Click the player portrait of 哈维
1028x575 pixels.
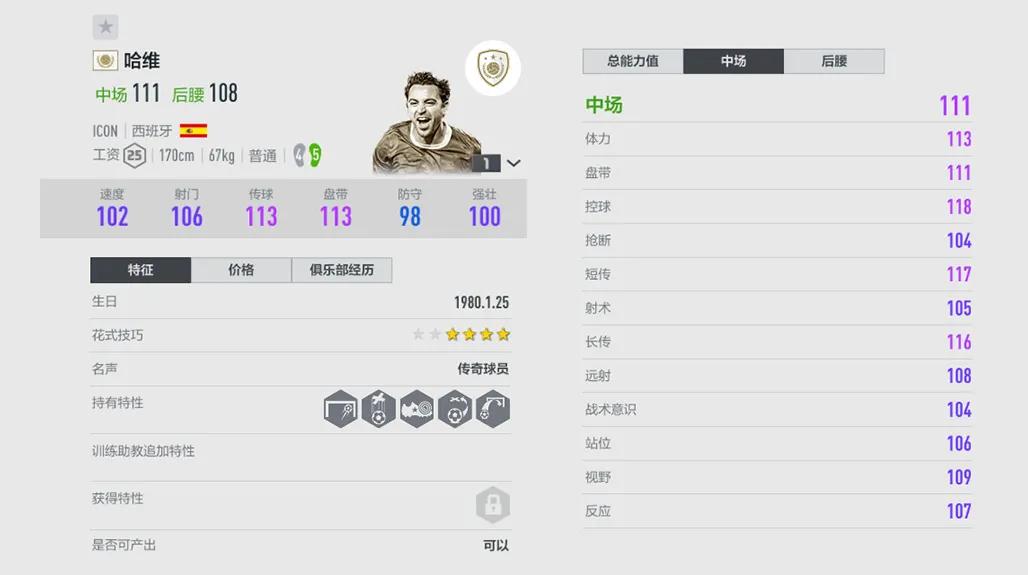(x=420, y=120)
